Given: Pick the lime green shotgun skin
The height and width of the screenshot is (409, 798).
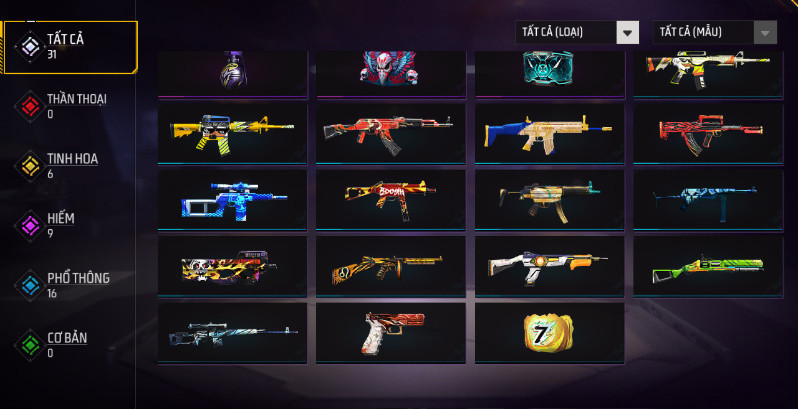Looking at the screenshot, I should tap(707, 265).
